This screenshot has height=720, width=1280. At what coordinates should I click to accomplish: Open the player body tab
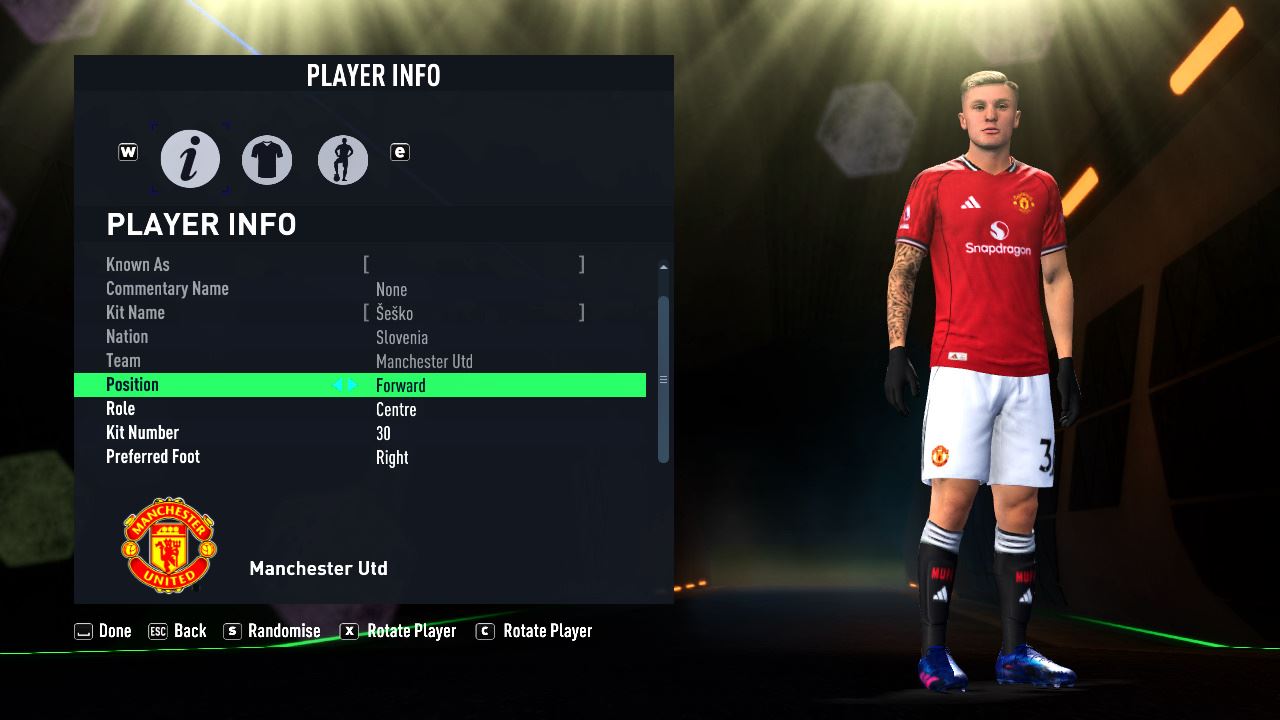tap(343, 160)
